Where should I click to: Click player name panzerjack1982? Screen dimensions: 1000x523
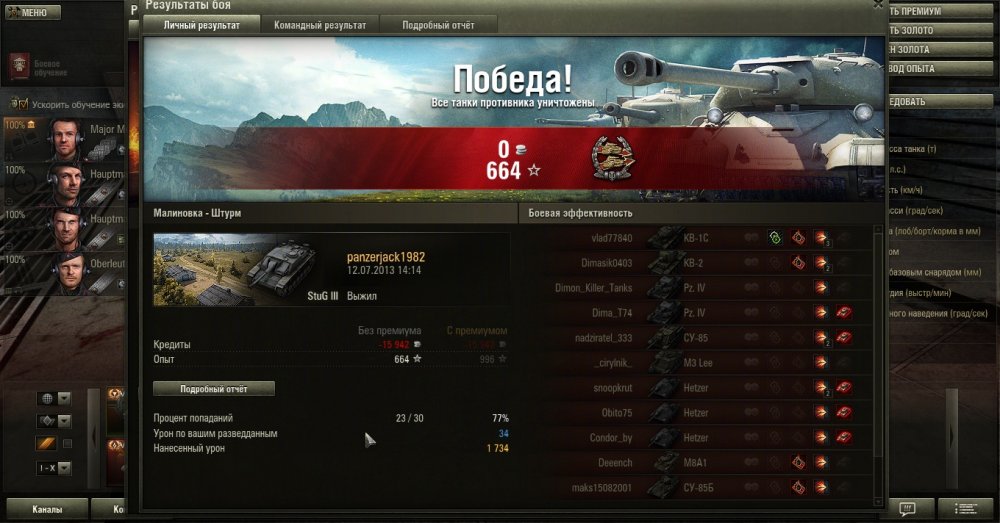[386, 257]
